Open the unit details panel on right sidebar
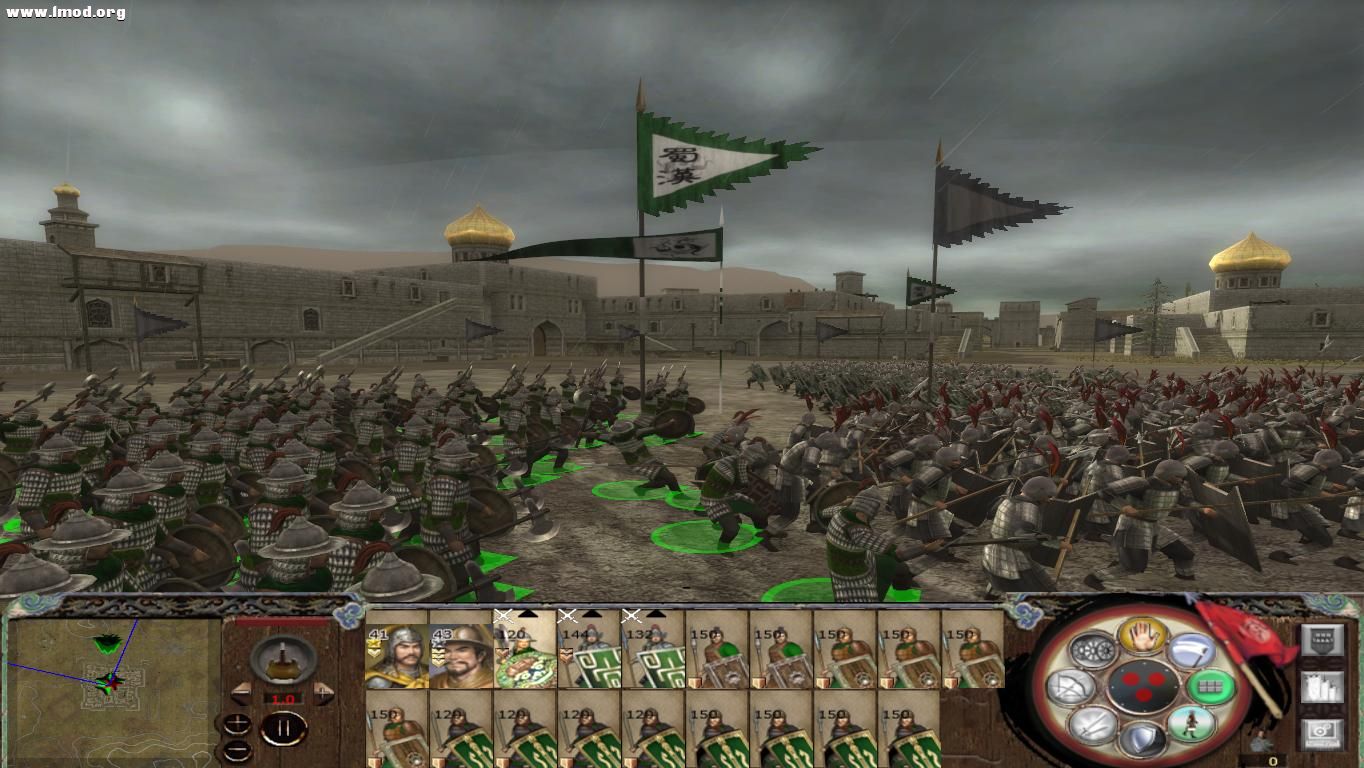The width and height of the screenshot is (1364, 768). (1322, 687)
